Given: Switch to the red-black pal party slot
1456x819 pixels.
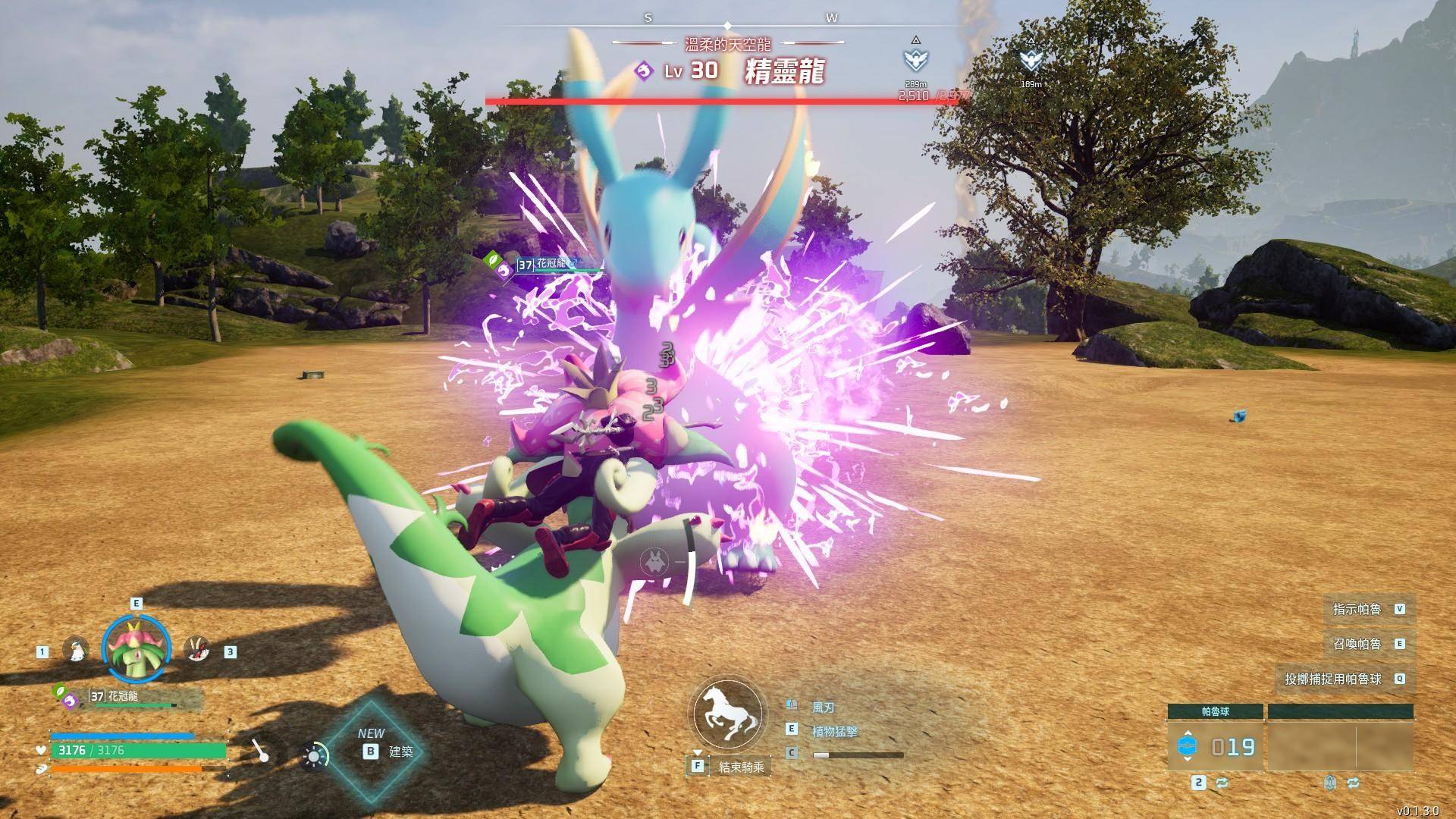Looking at the screenshot, I should [x=197, y=650].
